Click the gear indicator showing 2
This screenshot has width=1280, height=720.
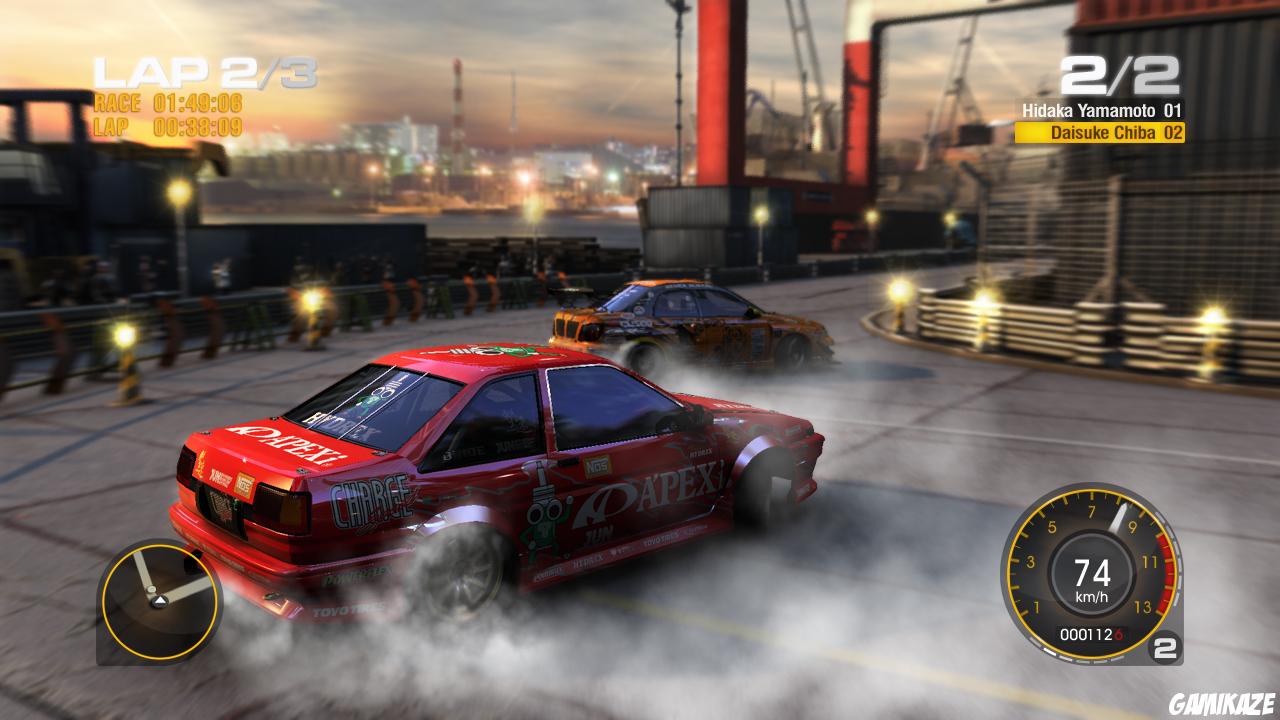[1167, 649]
